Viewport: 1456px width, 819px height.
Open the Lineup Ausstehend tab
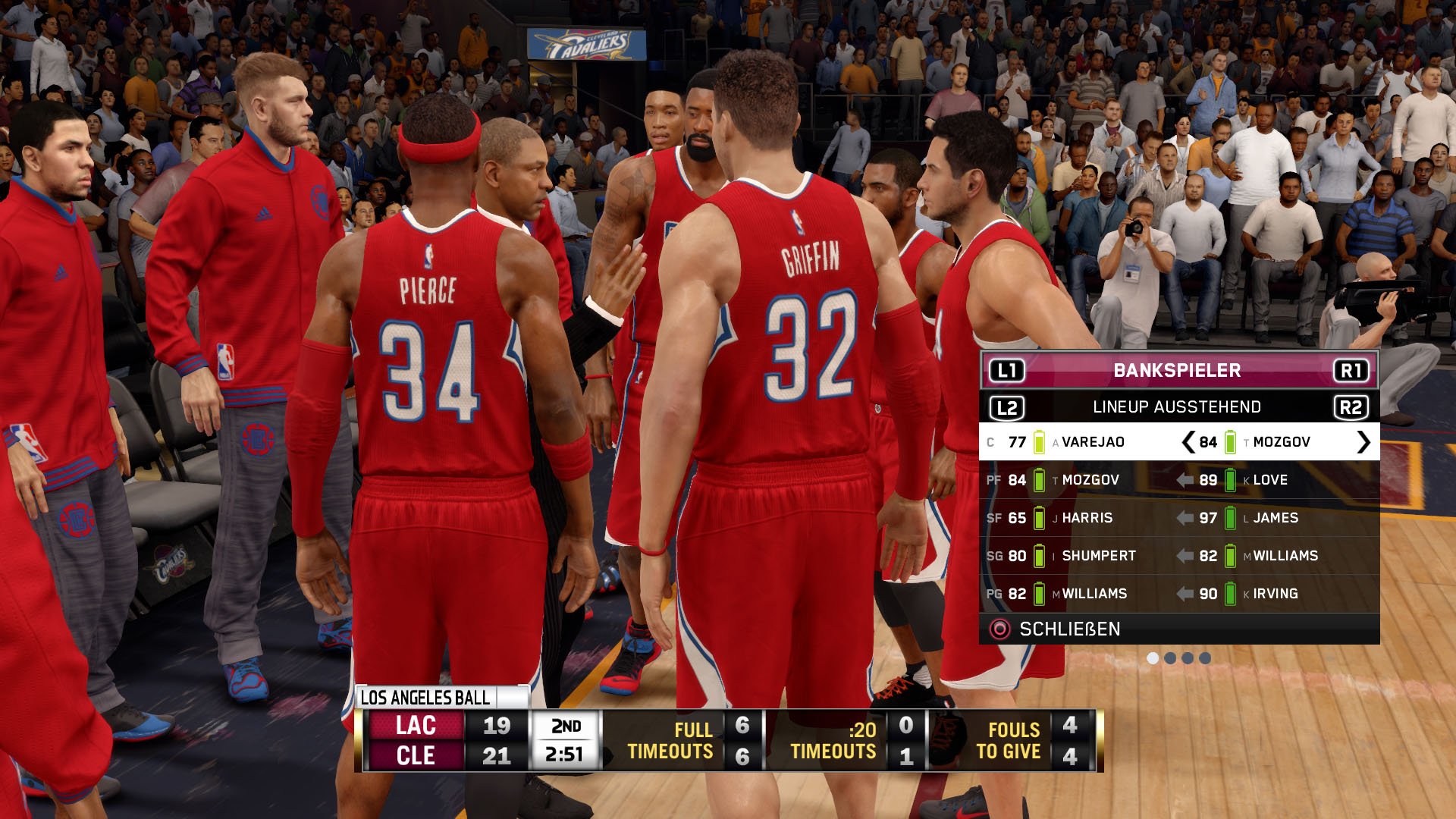pos(1175,406)
